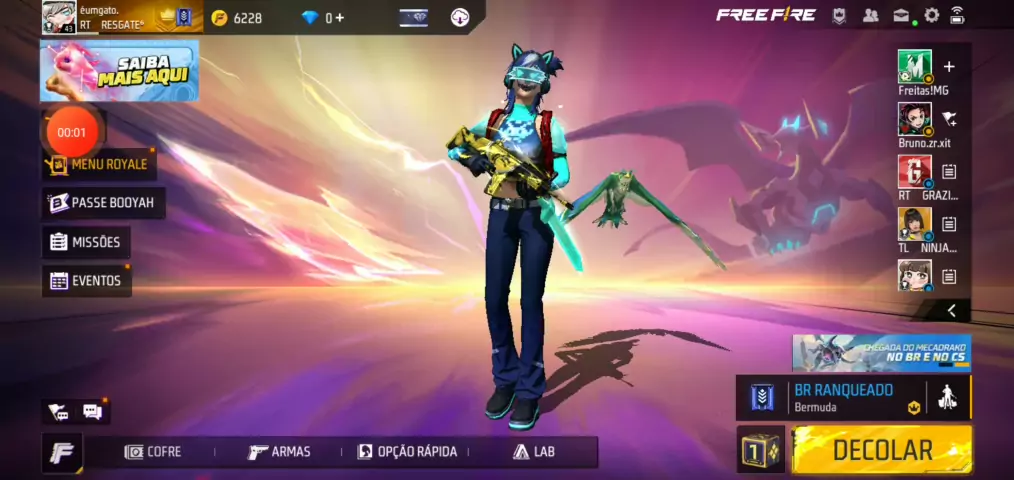Open the chat speech bubble
Image resolution: width=1014 pixels, height=480 pixels.
coord(92,411)
